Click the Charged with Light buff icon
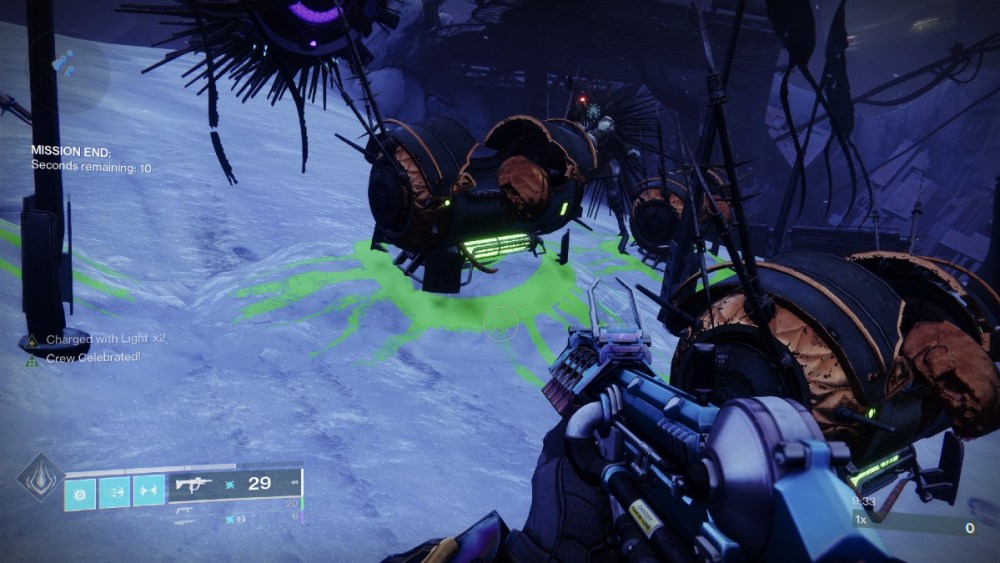 coord(32,340)
